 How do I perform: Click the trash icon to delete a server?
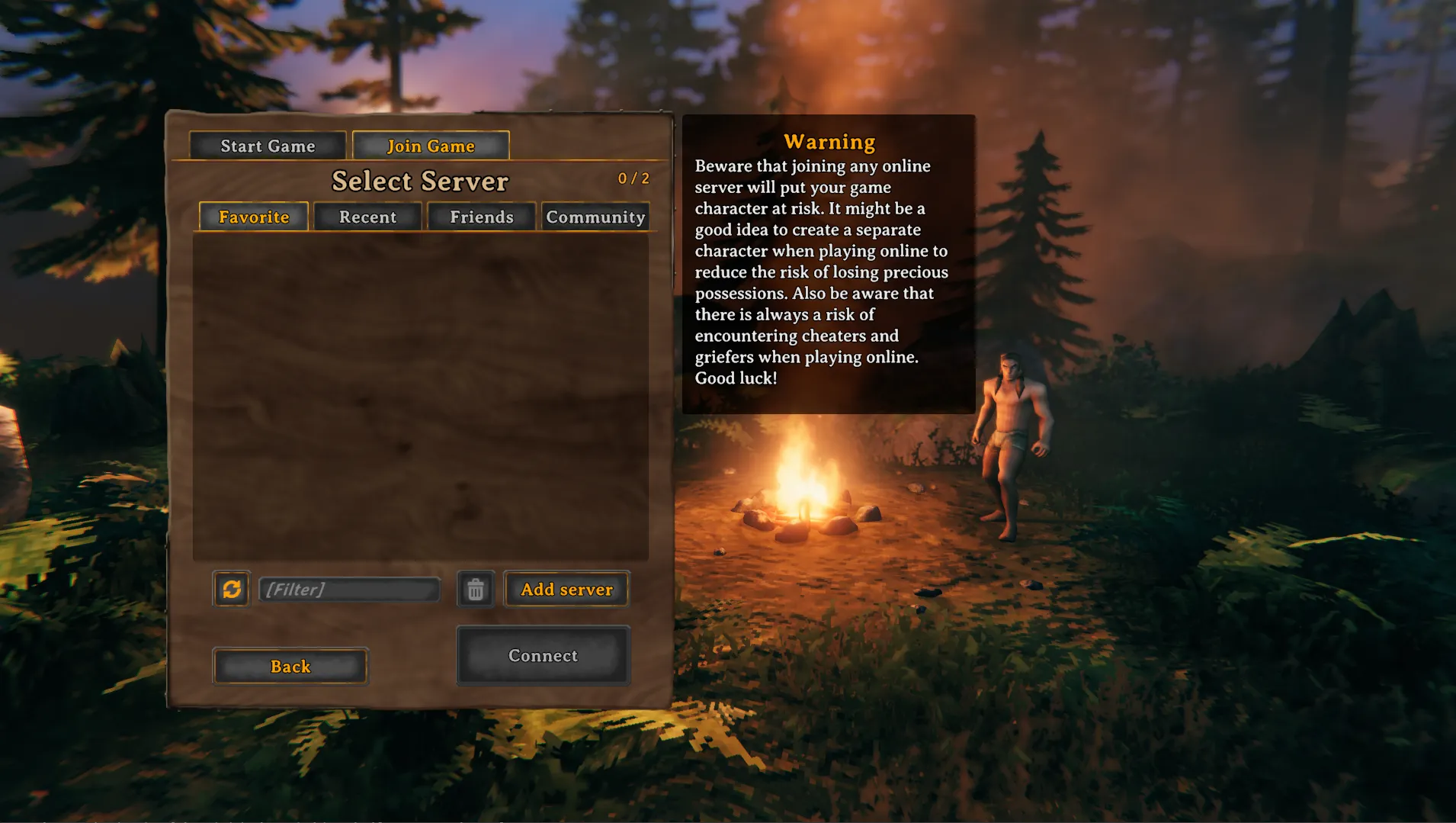475,588
